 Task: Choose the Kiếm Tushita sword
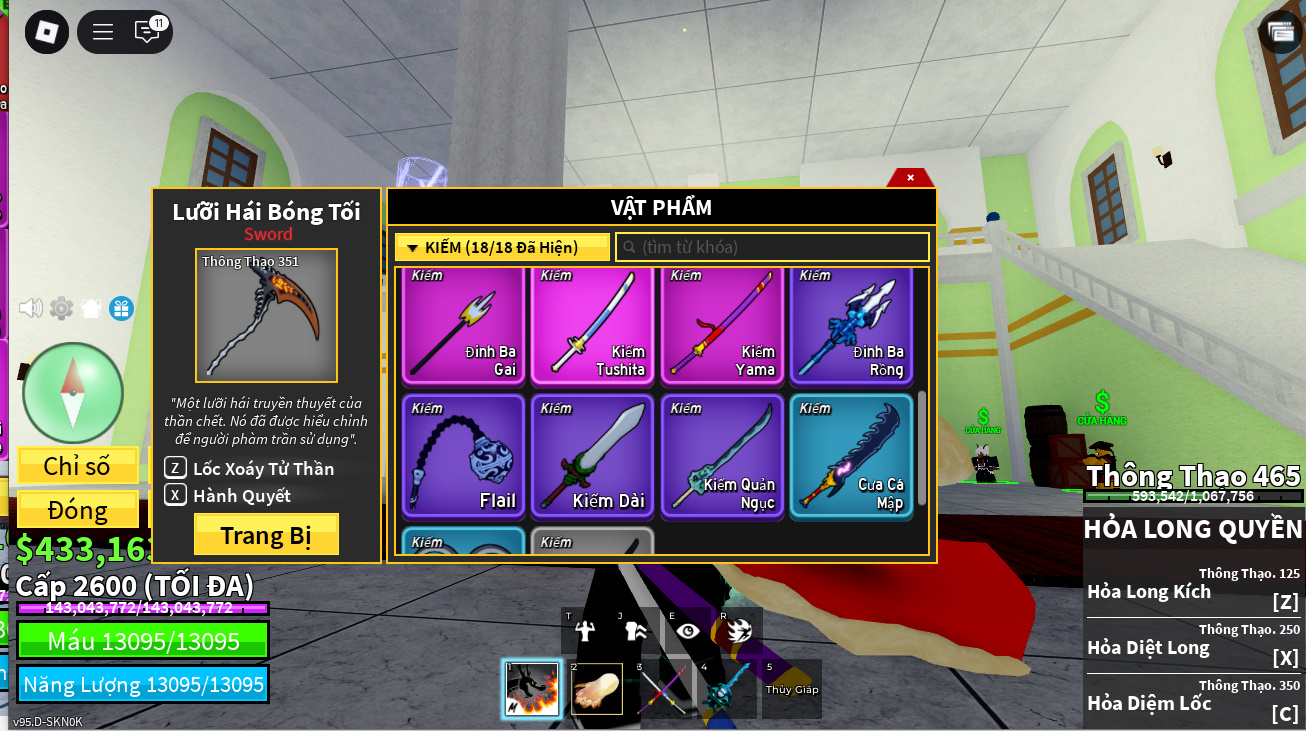point(593,326)
